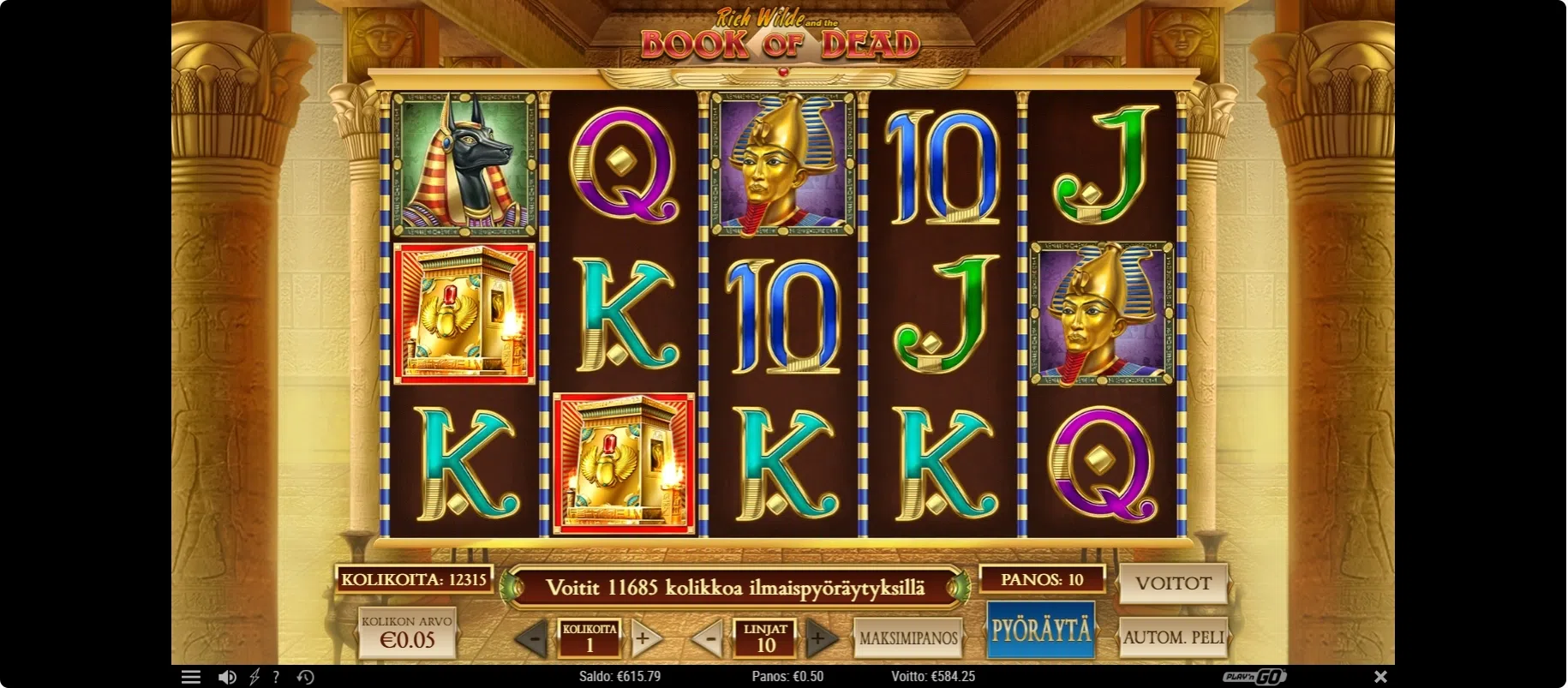Viewport: 1568px width, 688px height.
Task: Open help with the question mark icon
Action: coord(276,677)
